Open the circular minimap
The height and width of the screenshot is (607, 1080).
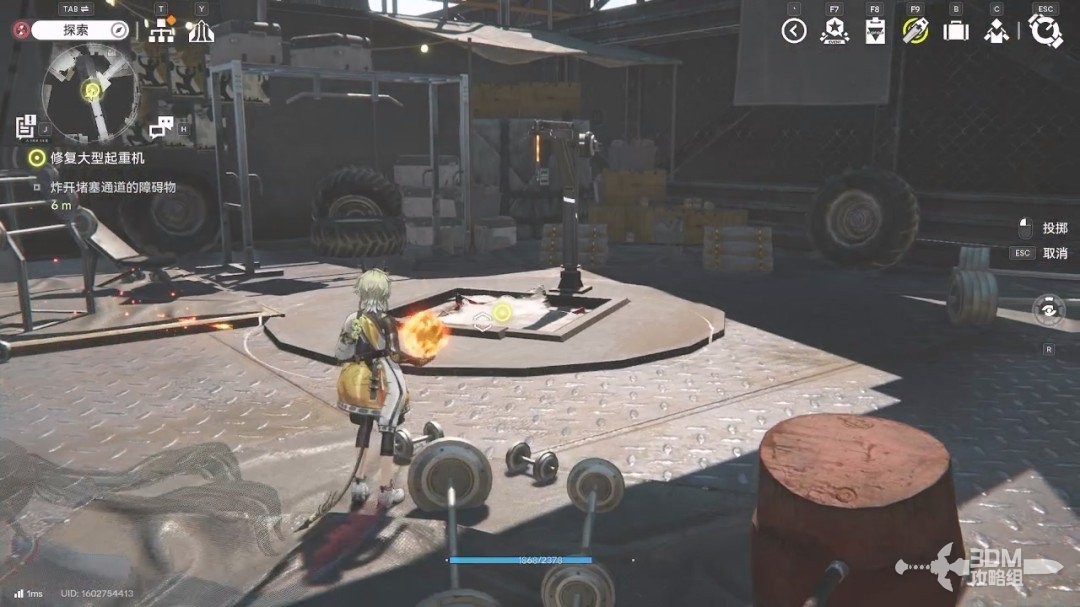pos(91,92)
